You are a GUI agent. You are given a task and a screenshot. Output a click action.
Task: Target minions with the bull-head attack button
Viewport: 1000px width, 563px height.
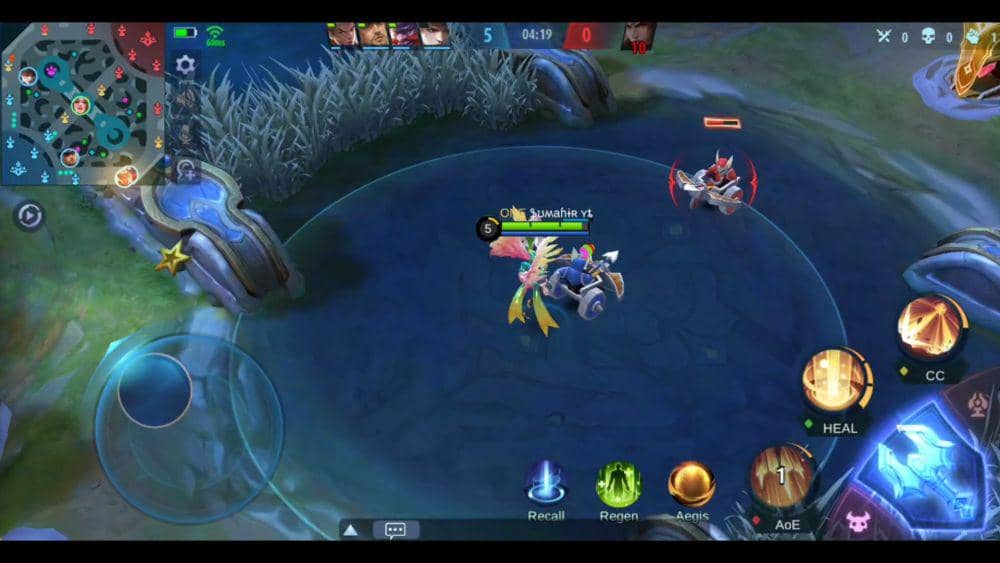click(858, 520)
